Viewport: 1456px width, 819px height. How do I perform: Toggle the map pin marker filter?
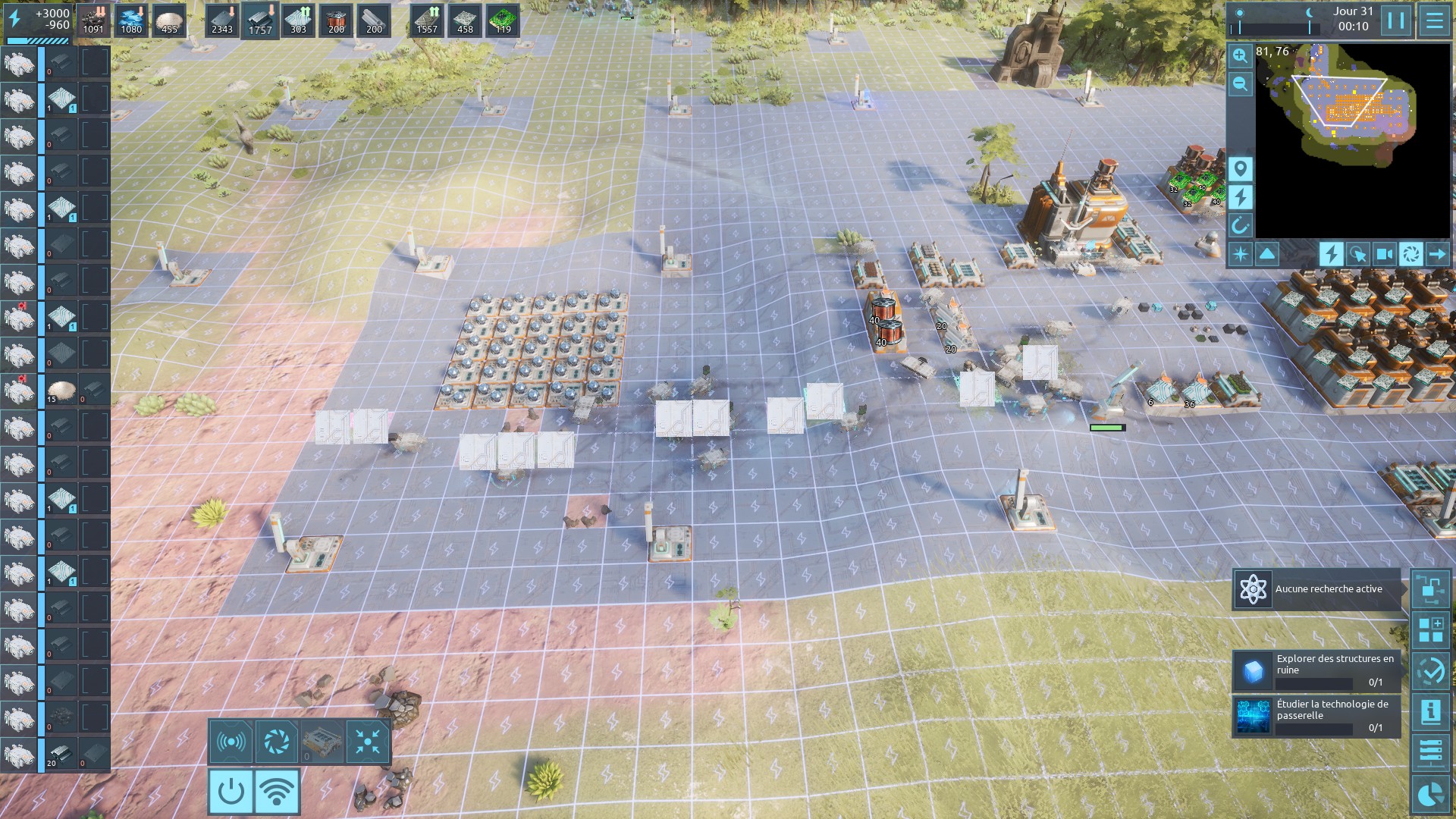tap(1241, 168)
